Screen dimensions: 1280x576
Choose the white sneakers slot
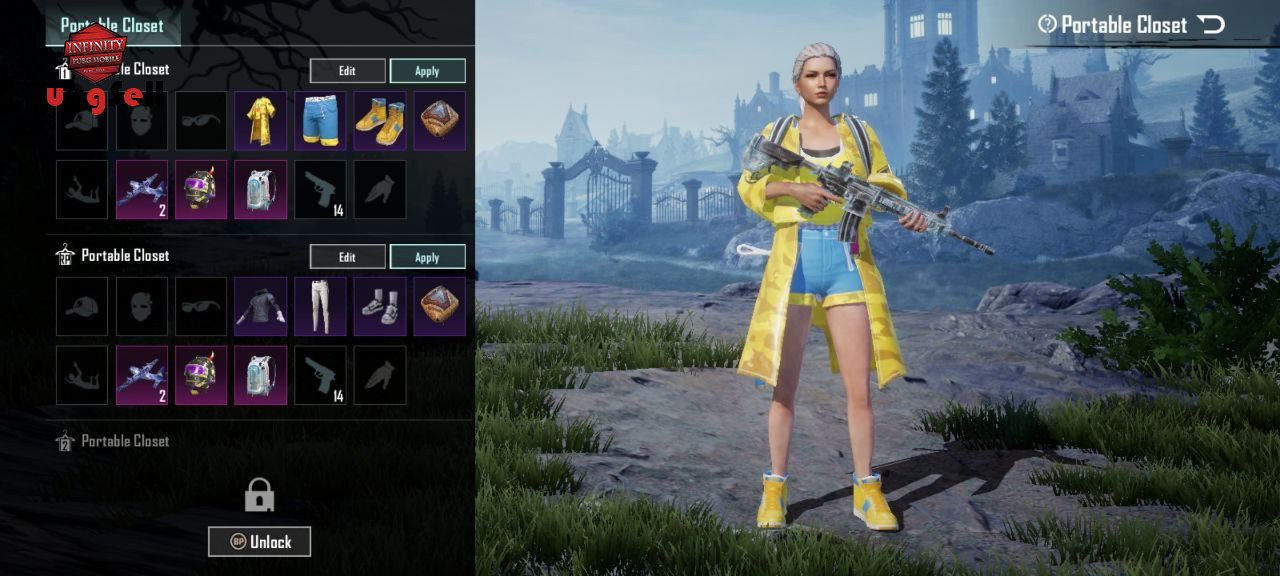coord(380,306)
